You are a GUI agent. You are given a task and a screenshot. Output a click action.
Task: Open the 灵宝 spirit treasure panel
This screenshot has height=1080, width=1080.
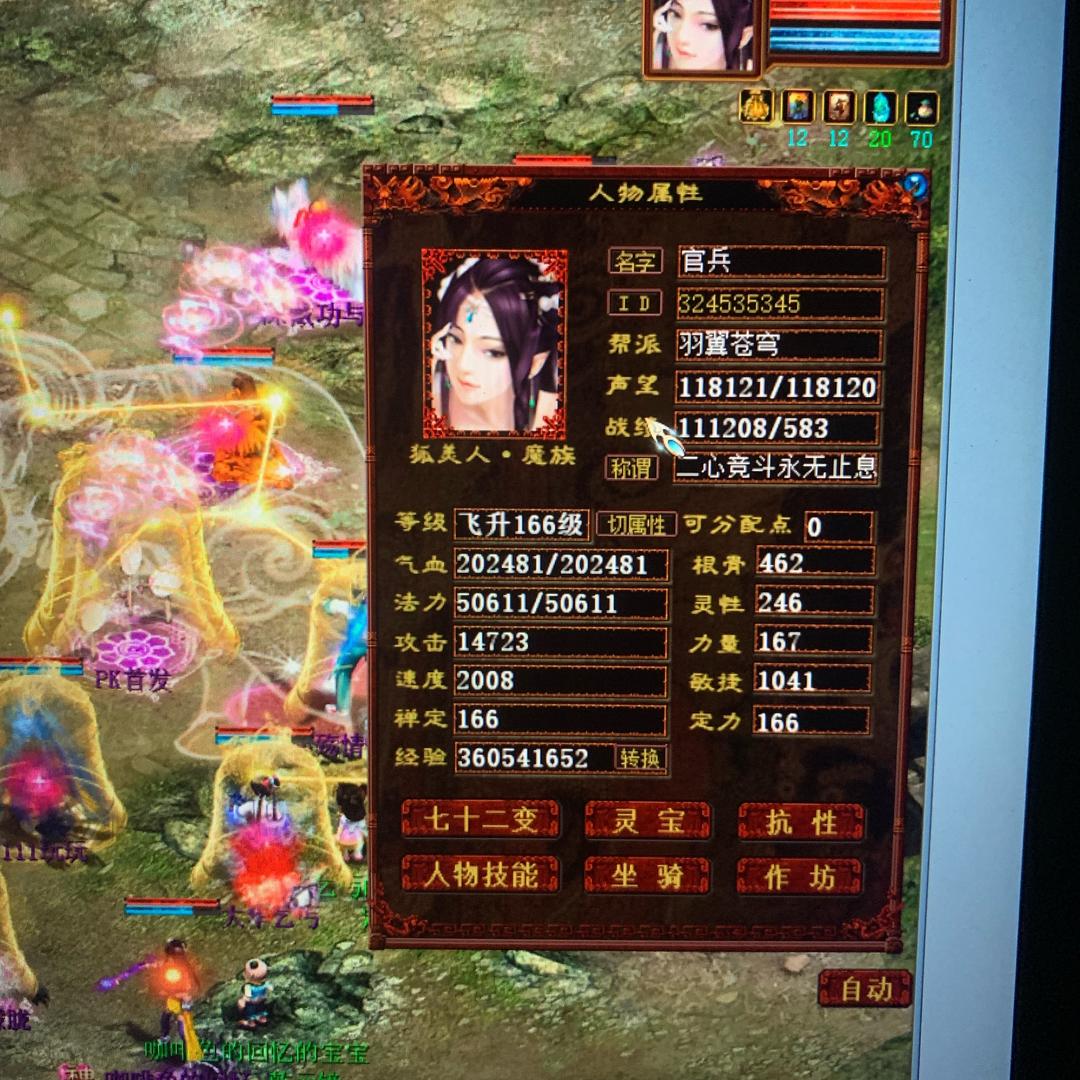coord(647,821)
